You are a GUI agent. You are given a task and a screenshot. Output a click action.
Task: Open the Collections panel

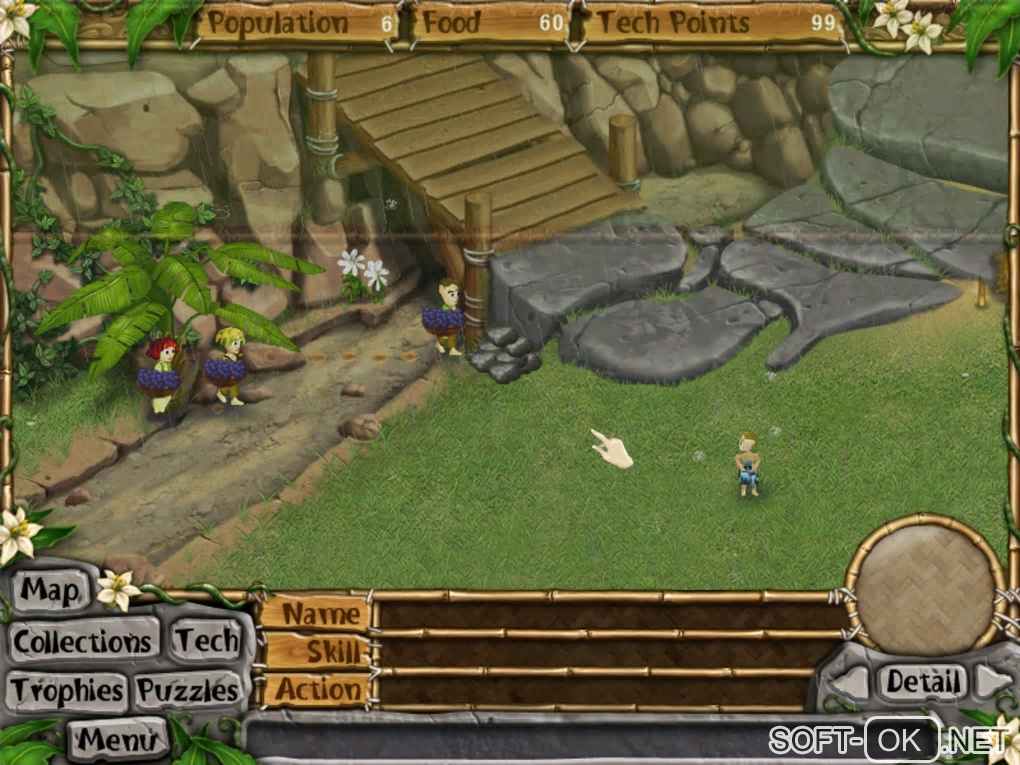pos(83,641)
